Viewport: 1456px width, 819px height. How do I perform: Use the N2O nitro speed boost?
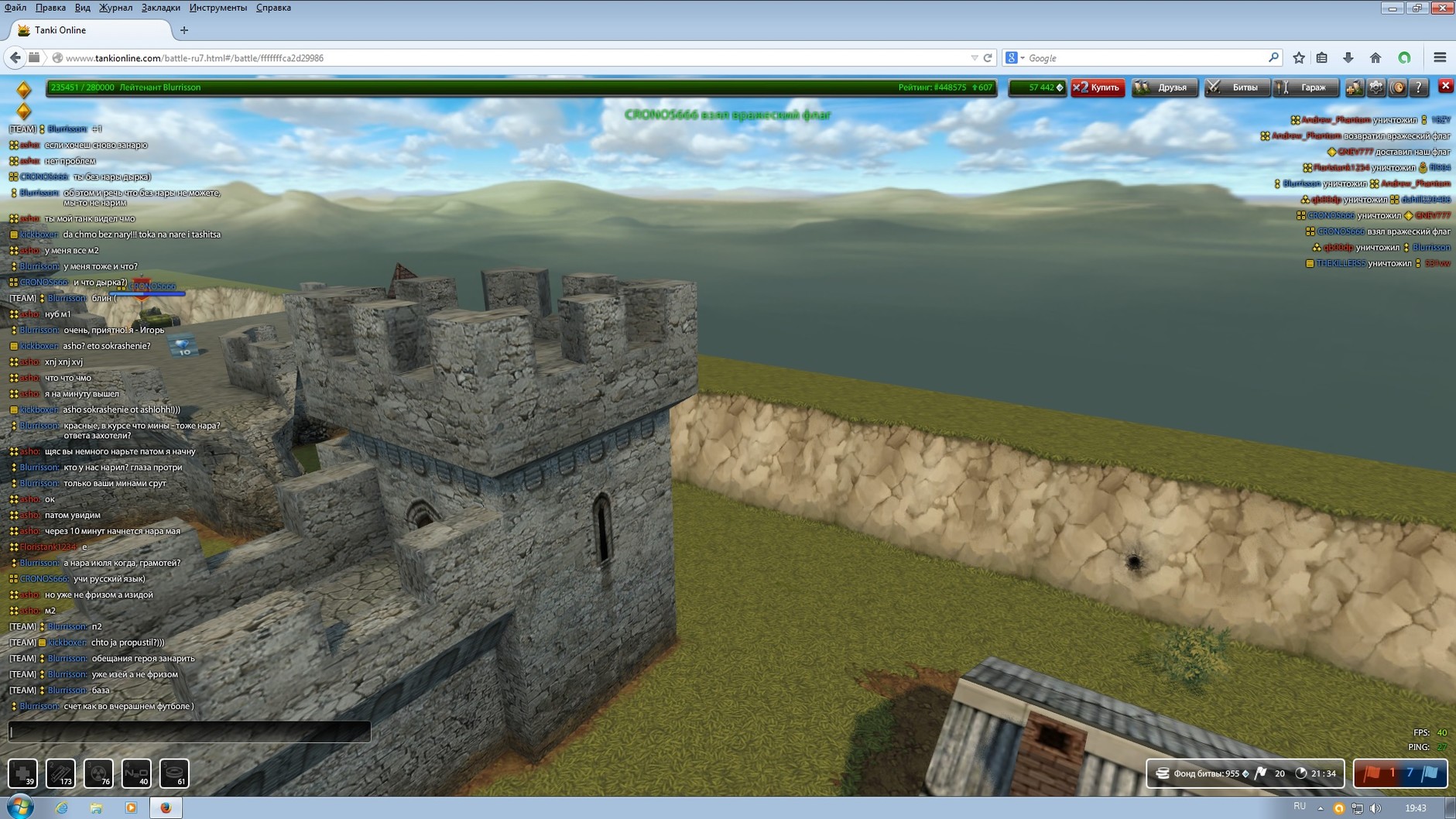(x=136, y=773)
